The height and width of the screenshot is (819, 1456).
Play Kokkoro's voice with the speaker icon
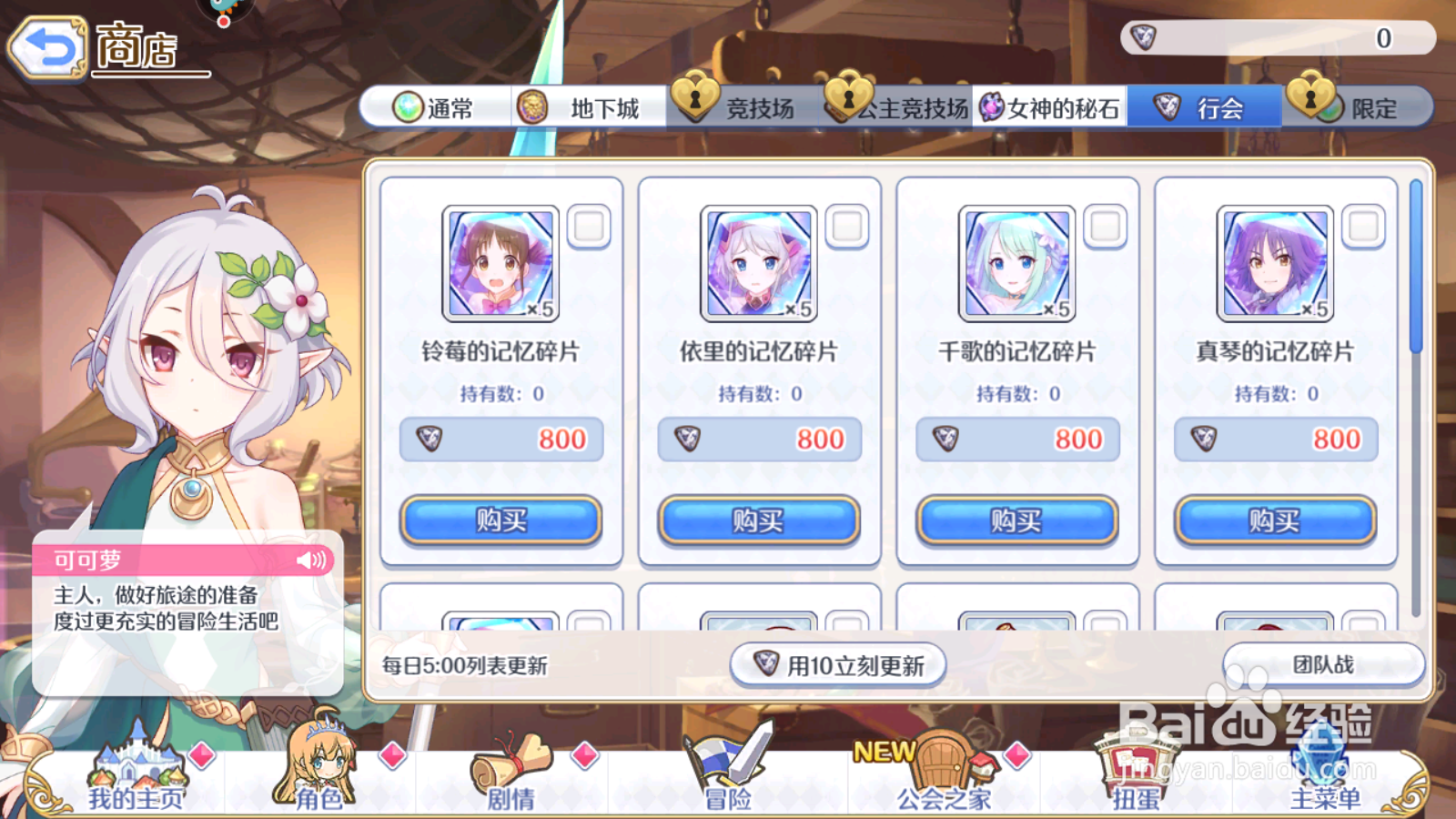pos(310,560)
